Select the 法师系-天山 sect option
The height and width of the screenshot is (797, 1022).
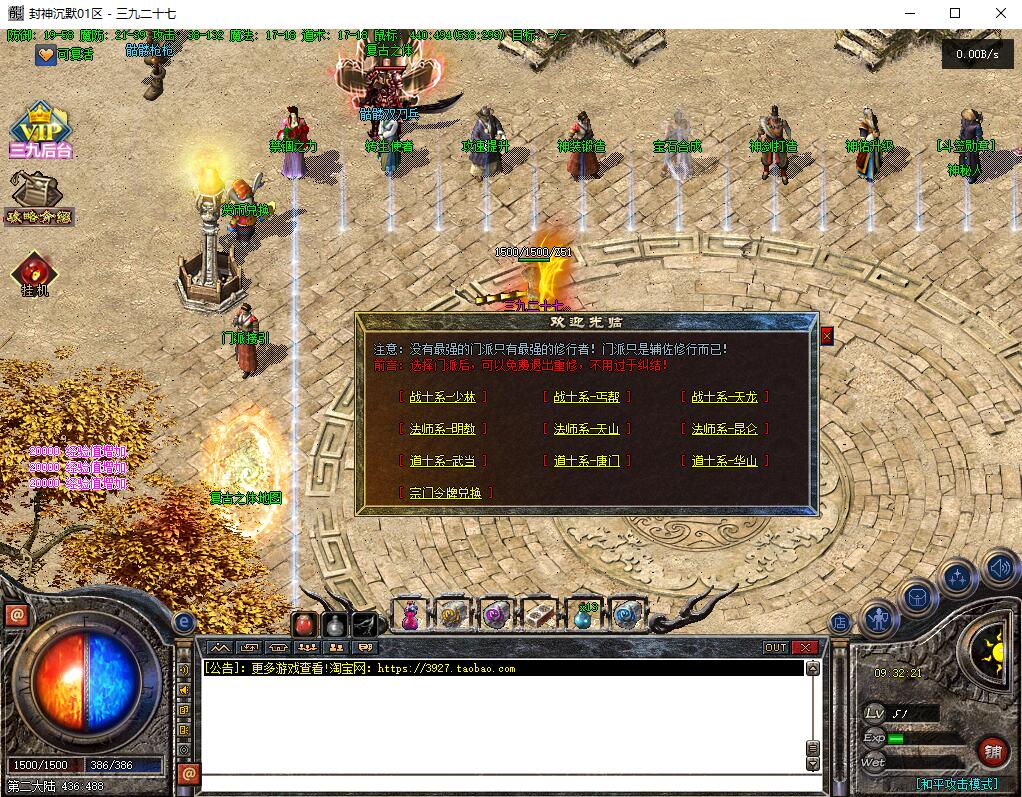[587, 429]
